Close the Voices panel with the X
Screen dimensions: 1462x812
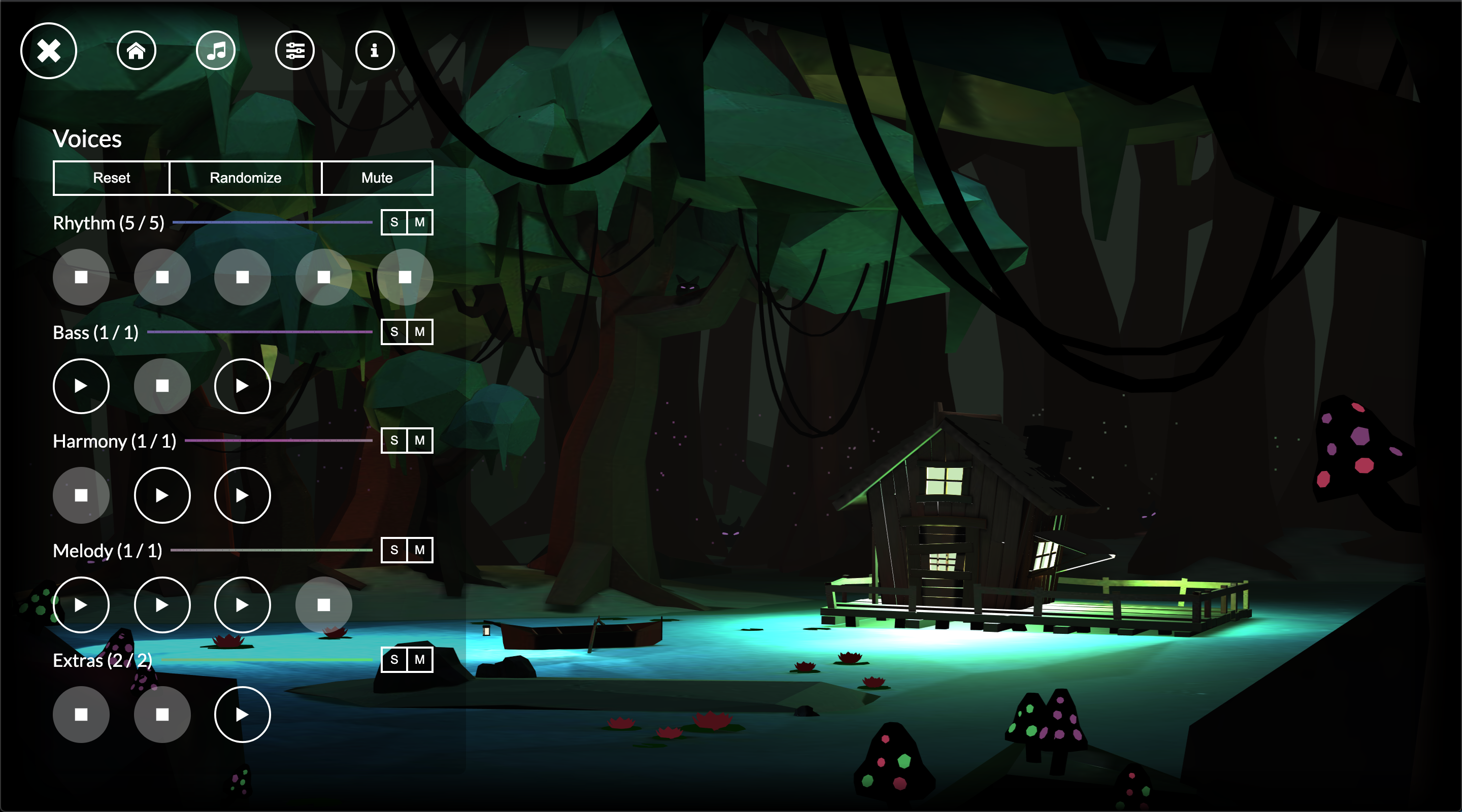pyautogui.click(x=49, y=51)
